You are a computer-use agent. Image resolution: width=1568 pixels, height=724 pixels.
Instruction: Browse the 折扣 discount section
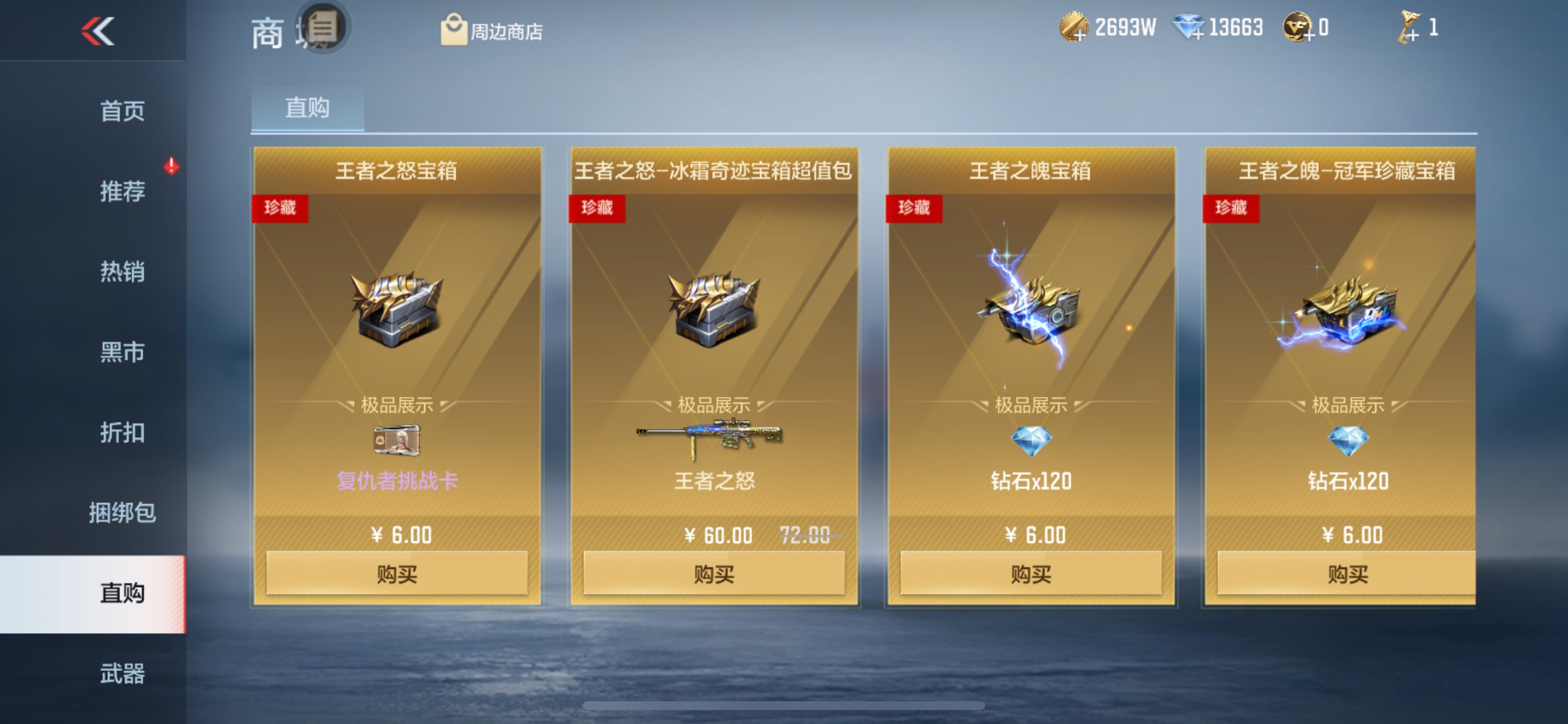click(x=121, y=433)
